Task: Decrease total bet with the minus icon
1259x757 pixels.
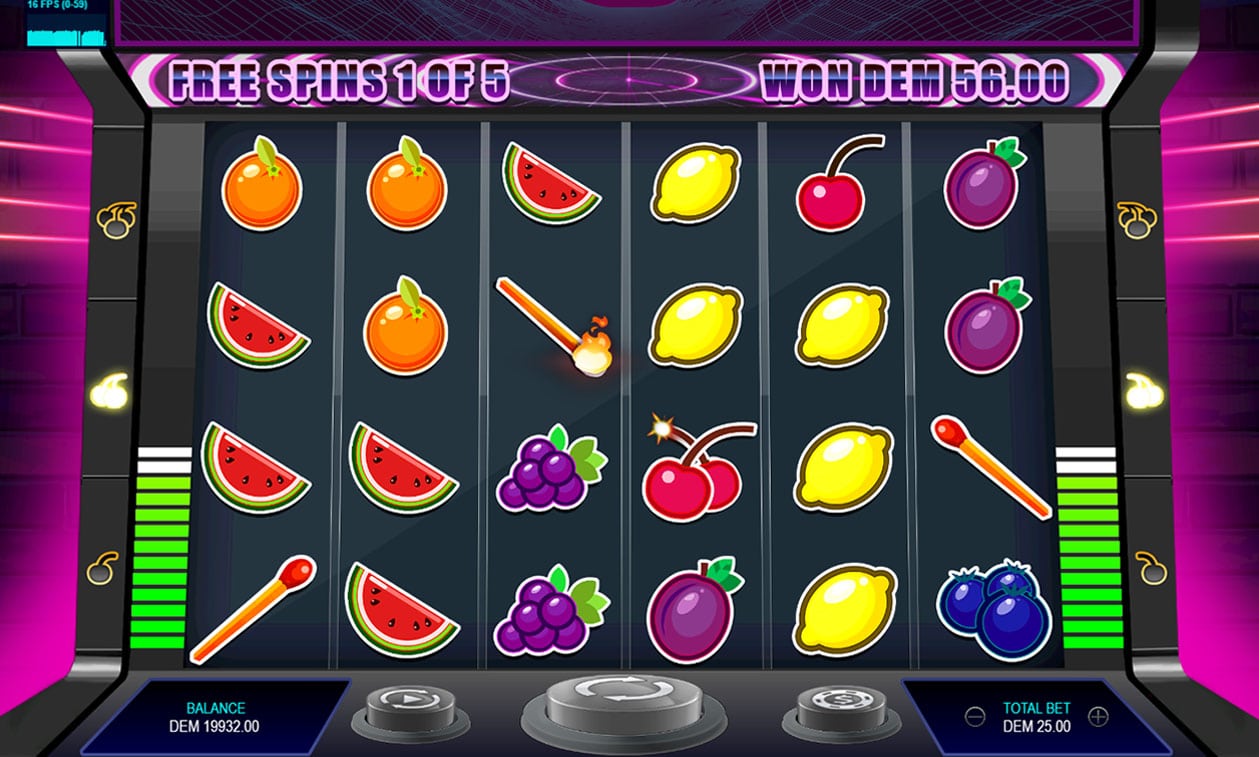Action: point(974,716)
